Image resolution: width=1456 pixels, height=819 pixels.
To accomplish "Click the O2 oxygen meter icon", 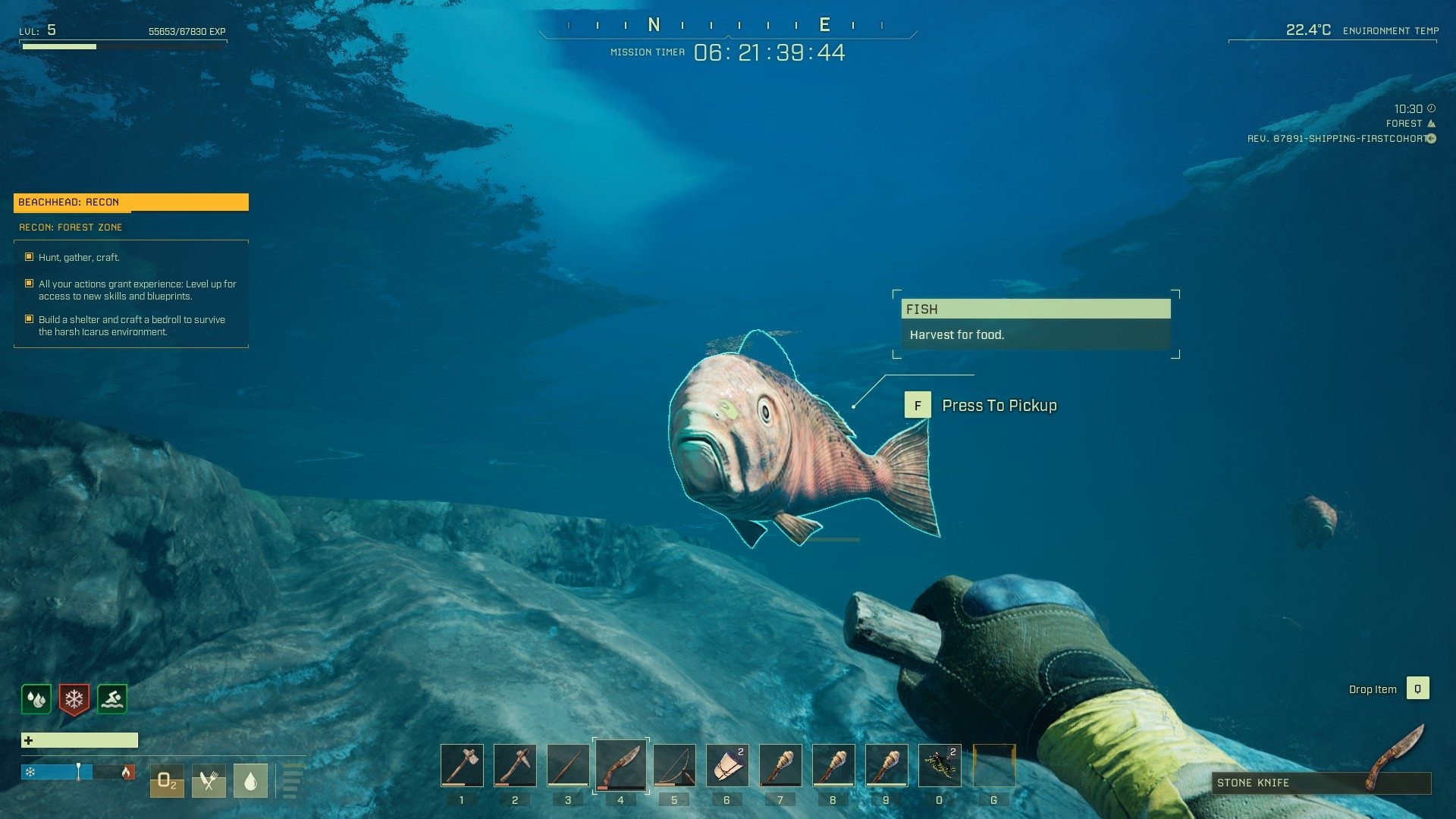I will click(167, 781).
